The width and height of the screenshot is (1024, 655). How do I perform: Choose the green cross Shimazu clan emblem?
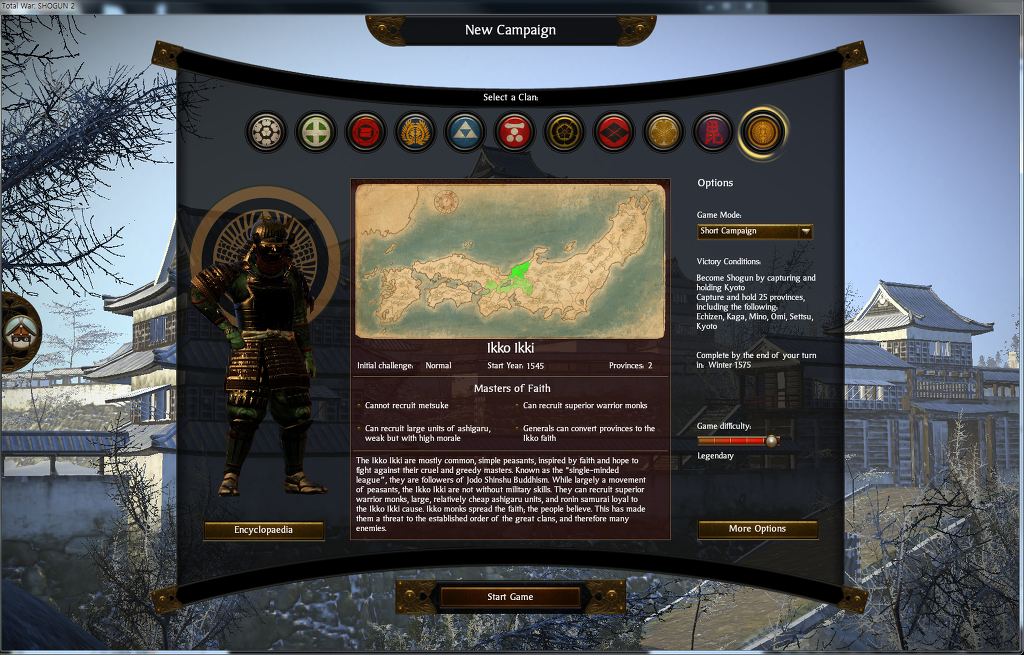pyautogui.click(x=316, y=132)
